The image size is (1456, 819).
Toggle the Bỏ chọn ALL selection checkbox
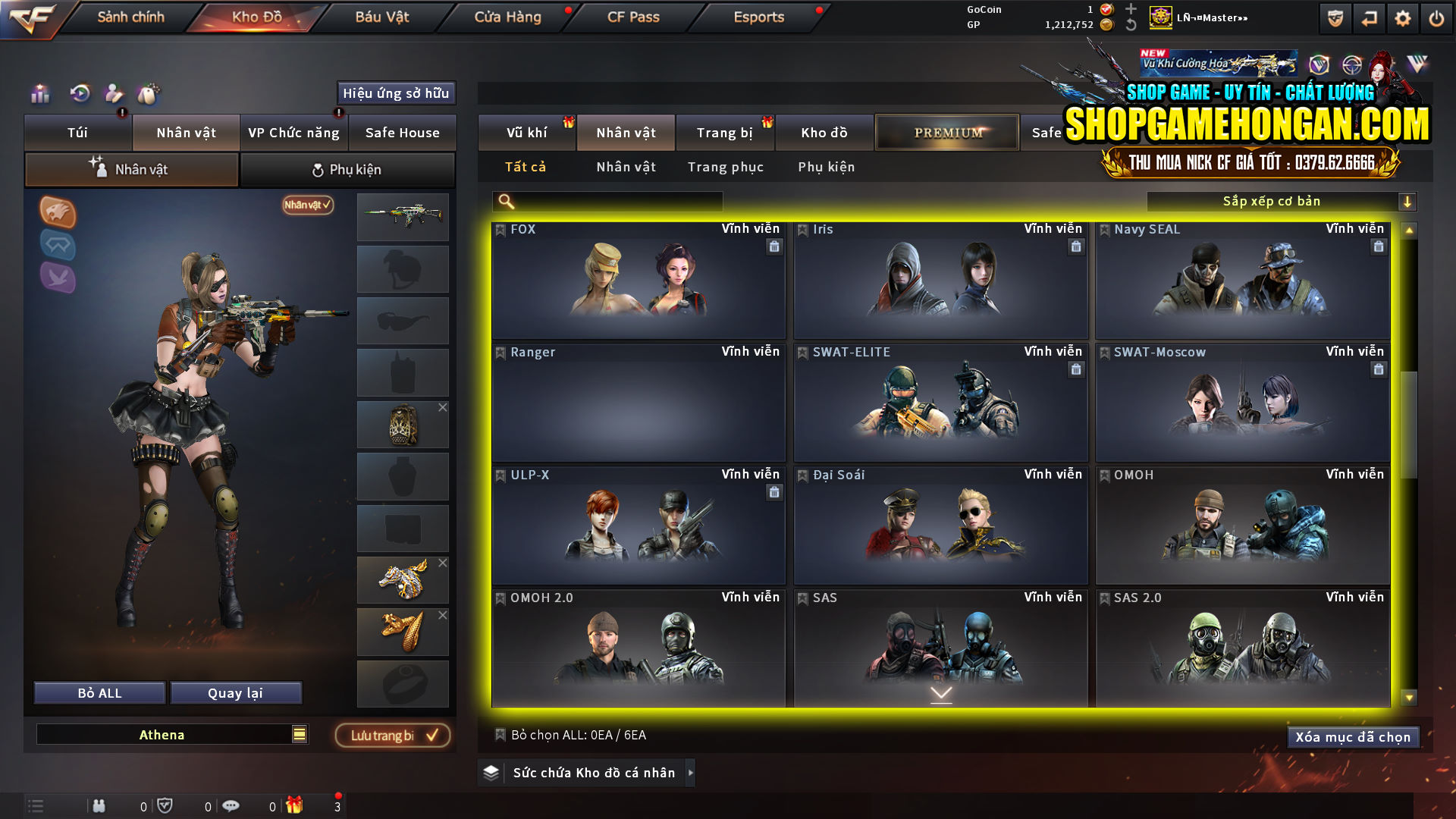[x=500, y=735]
